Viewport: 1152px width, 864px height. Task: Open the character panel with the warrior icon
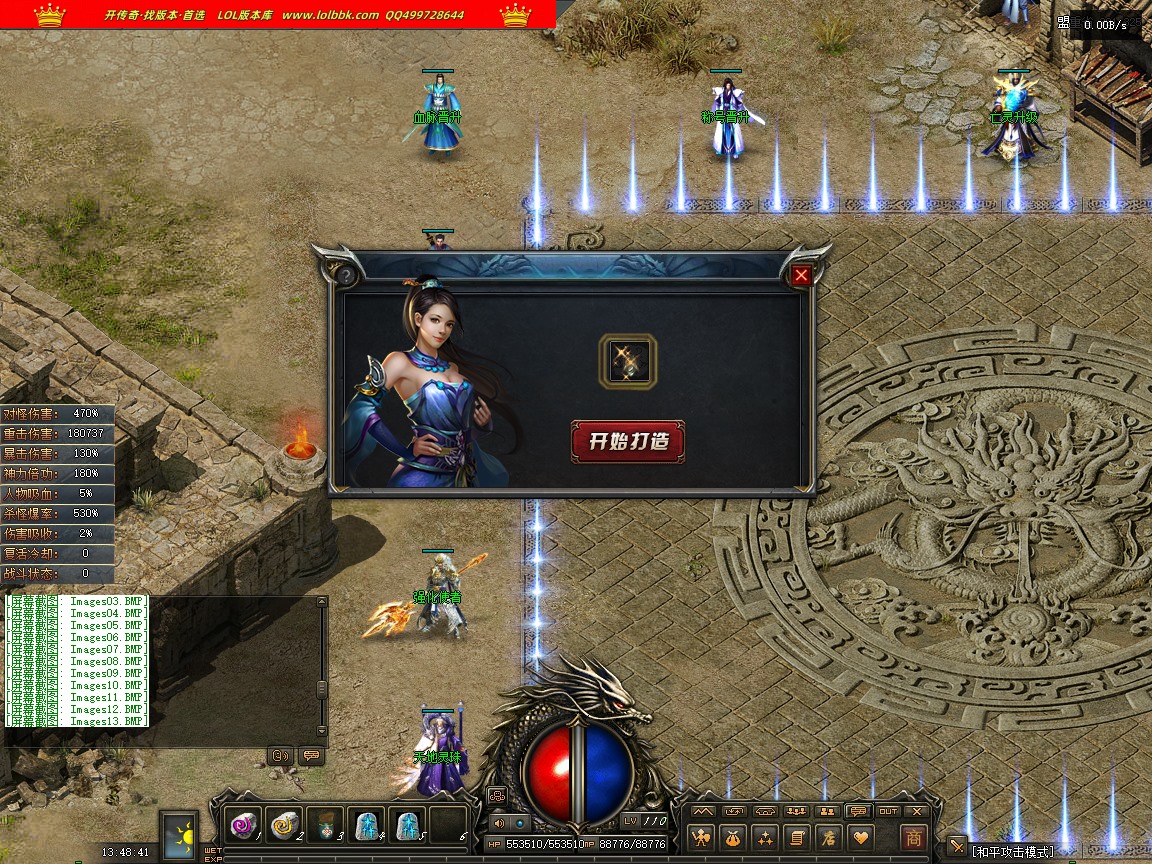(702, 838)
